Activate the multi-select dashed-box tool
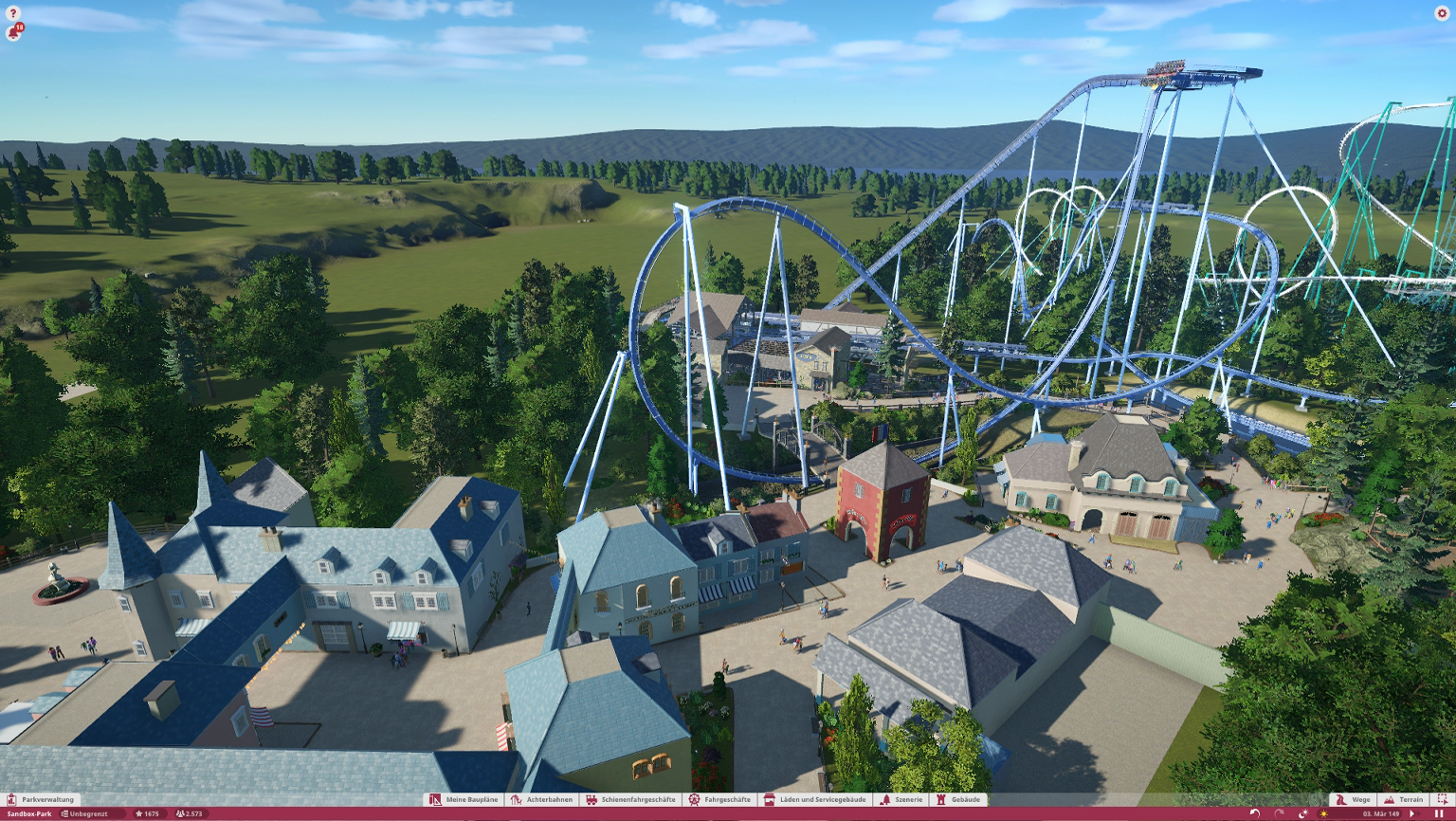This screenshot has width=1456, height=821. point(1443,799)
